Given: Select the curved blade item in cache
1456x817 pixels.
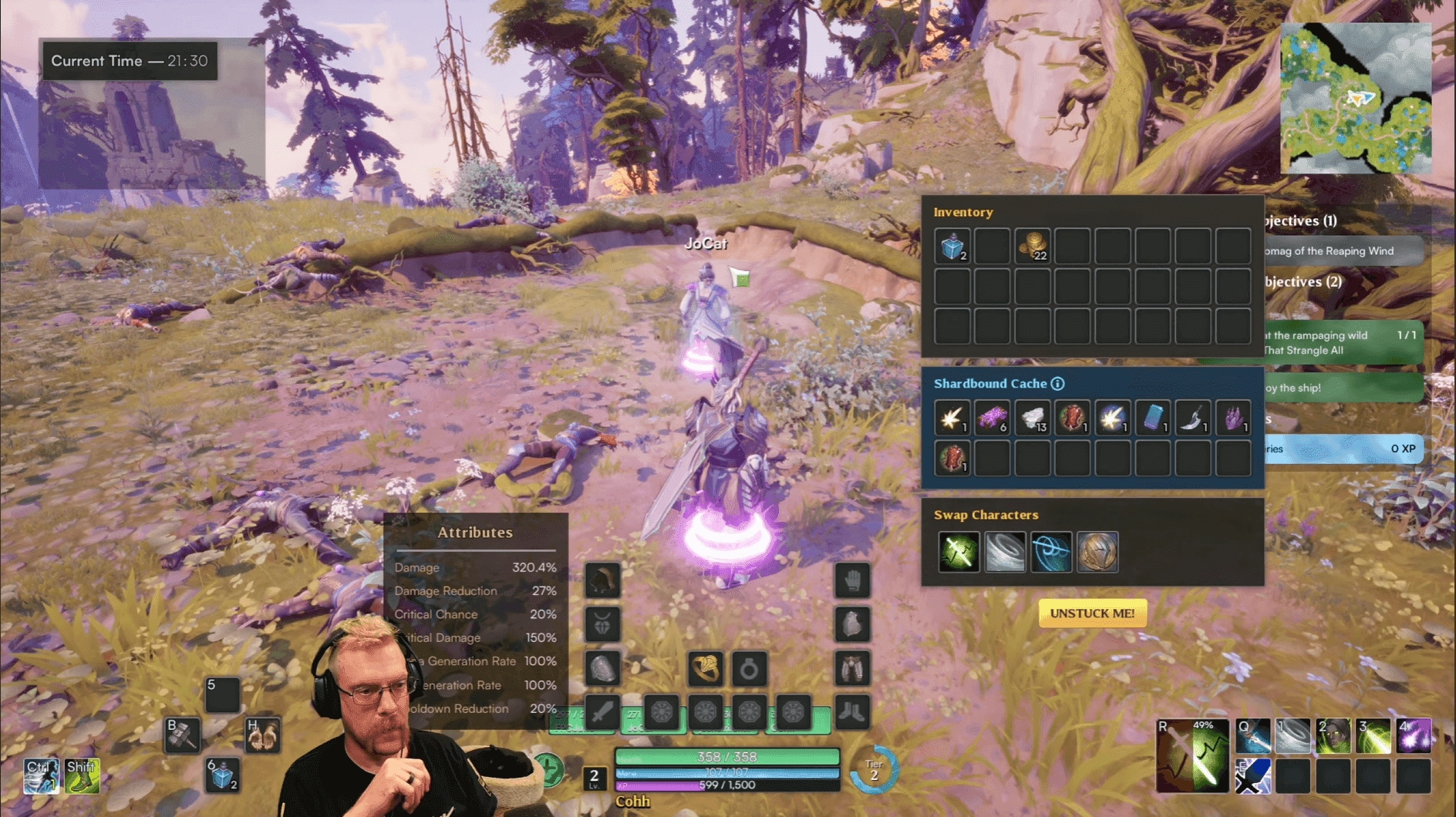Looking at the screenshot, I should point(1193,419).
